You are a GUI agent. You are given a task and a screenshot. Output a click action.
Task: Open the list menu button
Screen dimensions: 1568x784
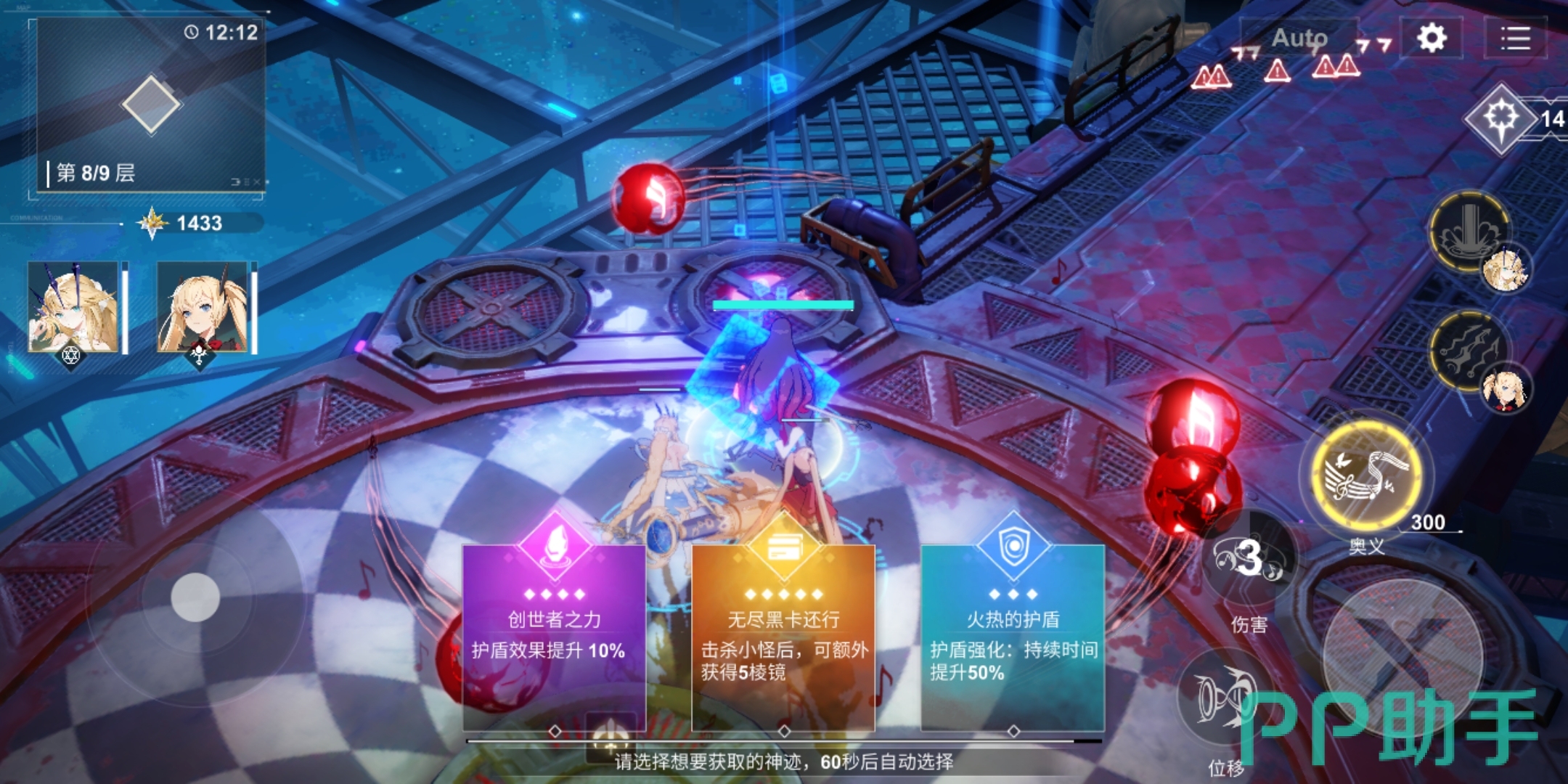1516,38
